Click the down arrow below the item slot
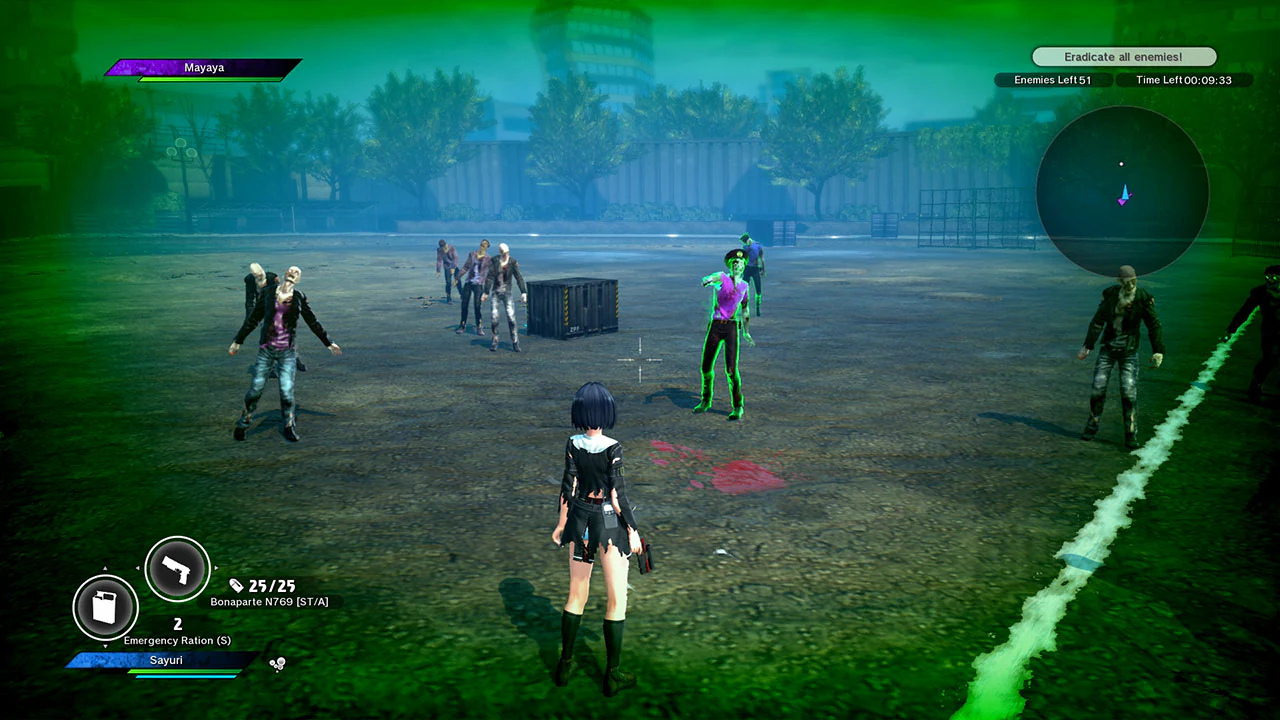The width and height of the screenshot is (1280, 720). tap(106, 646)
